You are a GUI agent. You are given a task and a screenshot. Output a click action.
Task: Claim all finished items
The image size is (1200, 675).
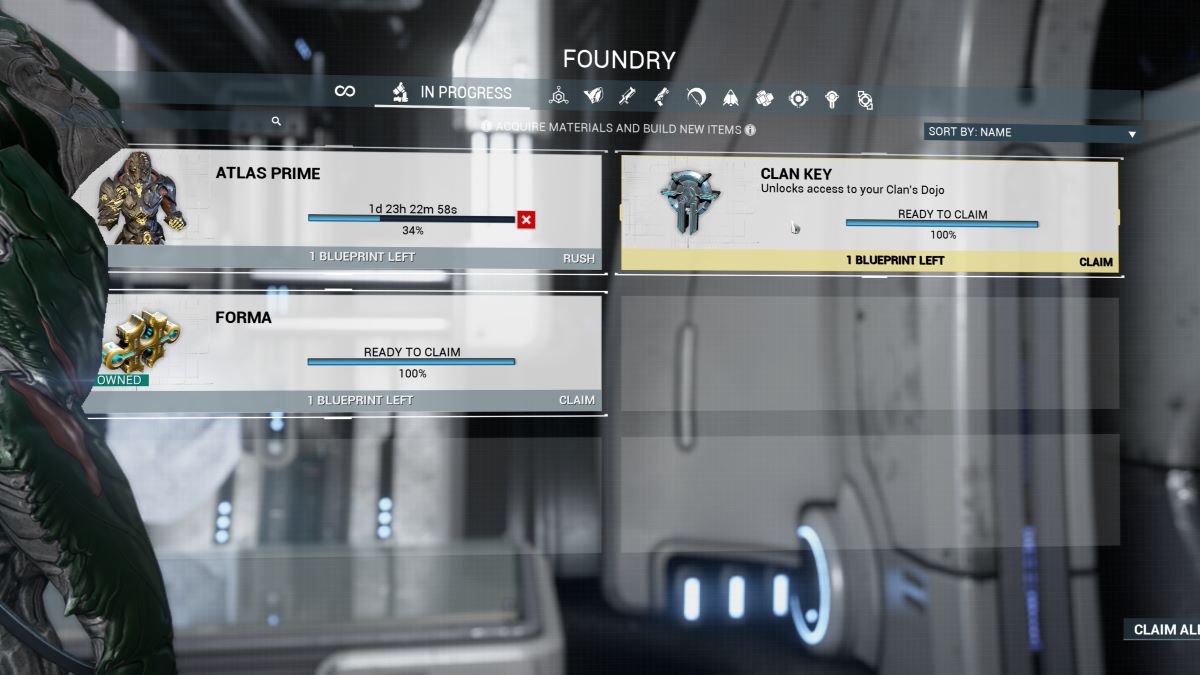1164,630
